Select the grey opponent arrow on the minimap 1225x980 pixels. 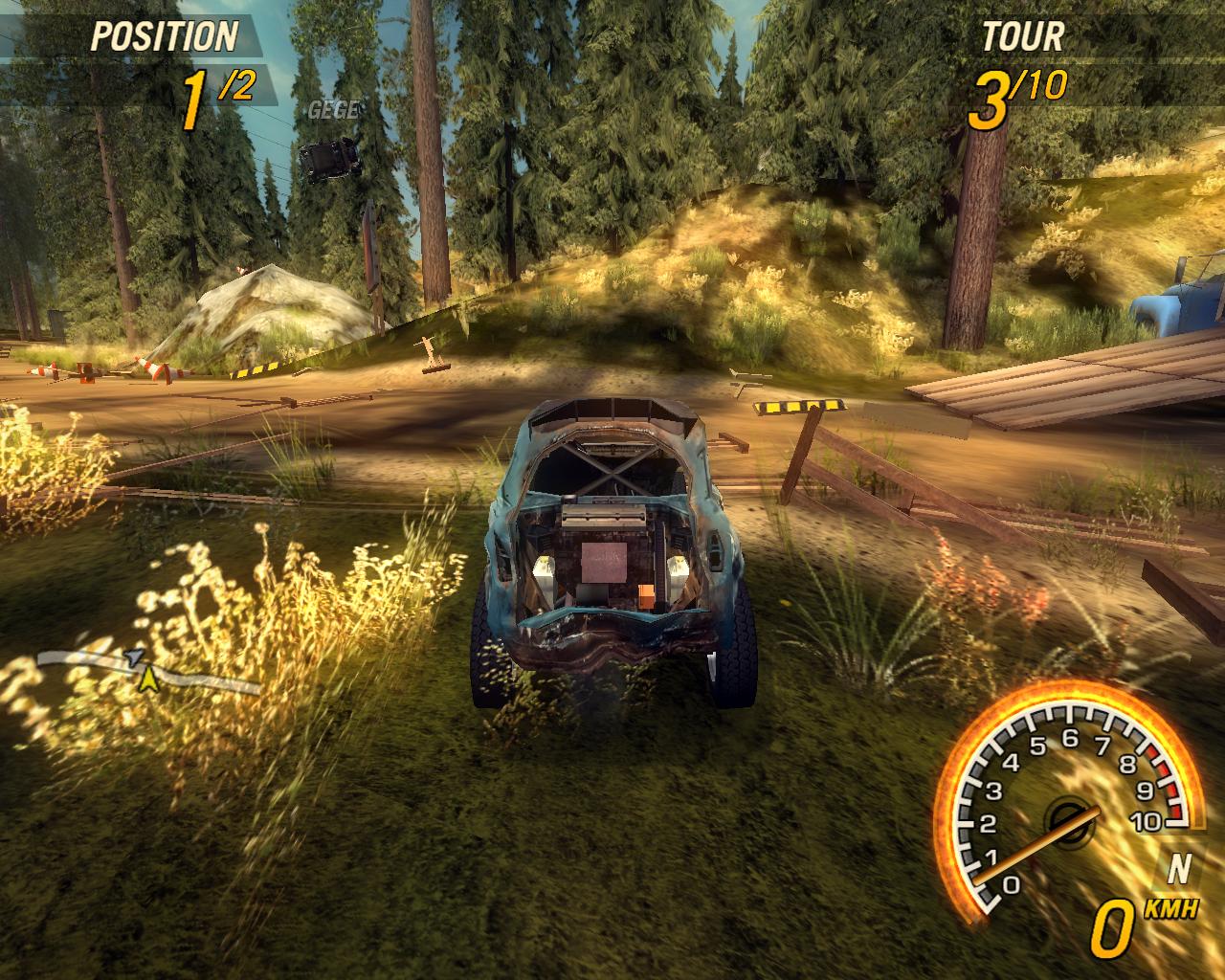pyautogui.click(x=135, y=657)
